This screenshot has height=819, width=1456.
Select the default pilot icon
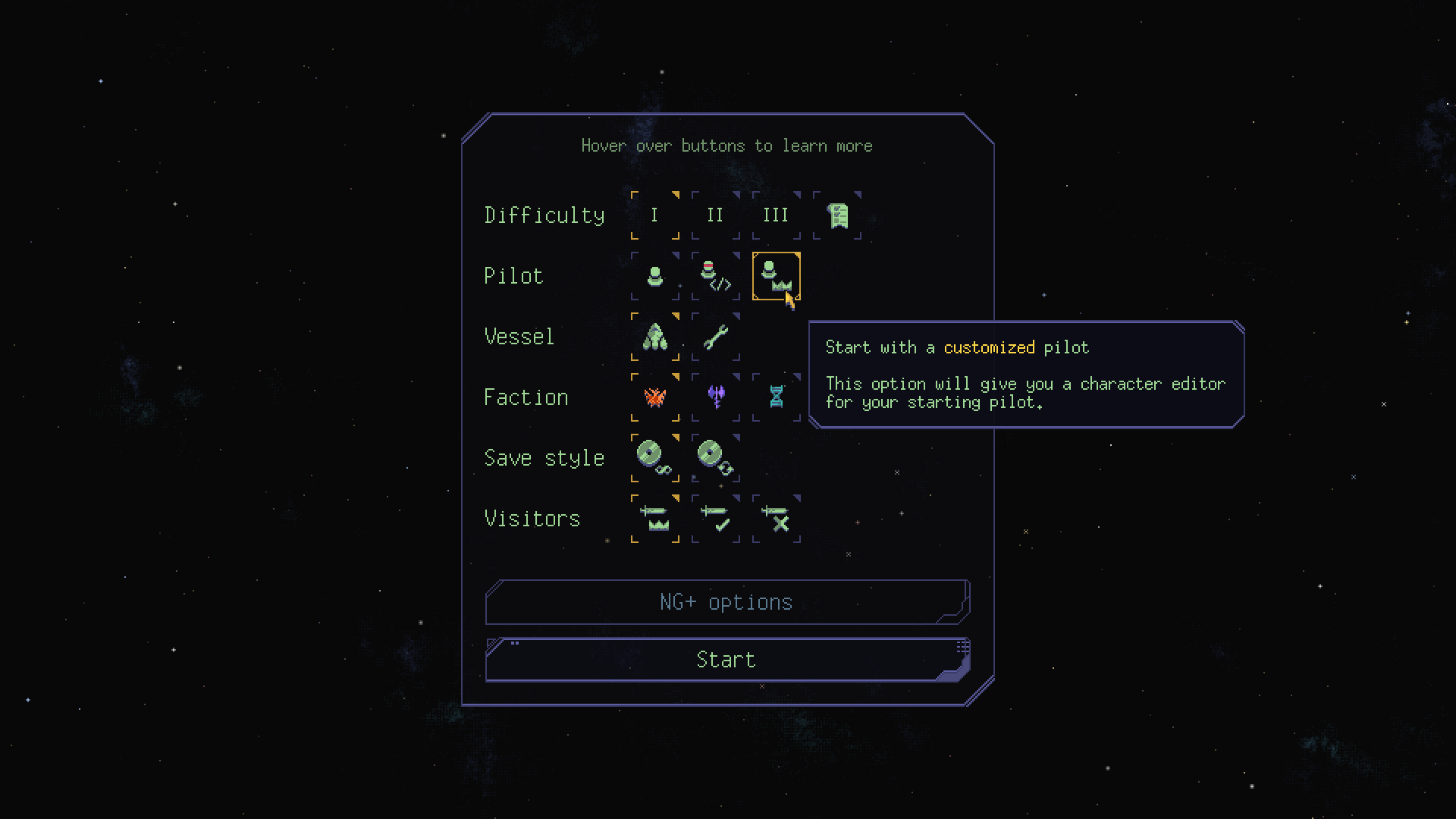[x=654, y=276]
